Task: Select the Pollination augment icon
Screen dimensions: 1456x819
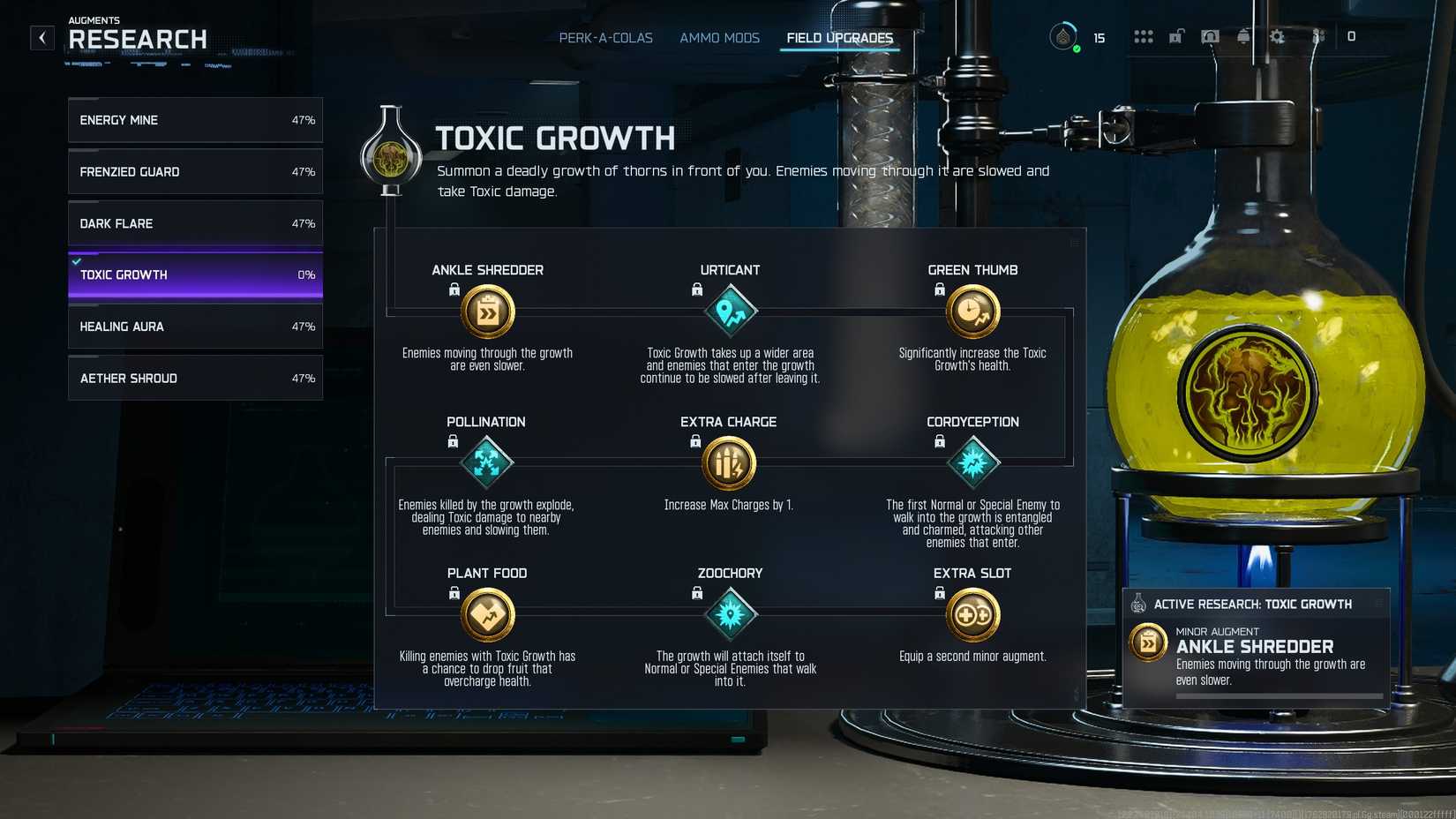Action: pos(486,463)
